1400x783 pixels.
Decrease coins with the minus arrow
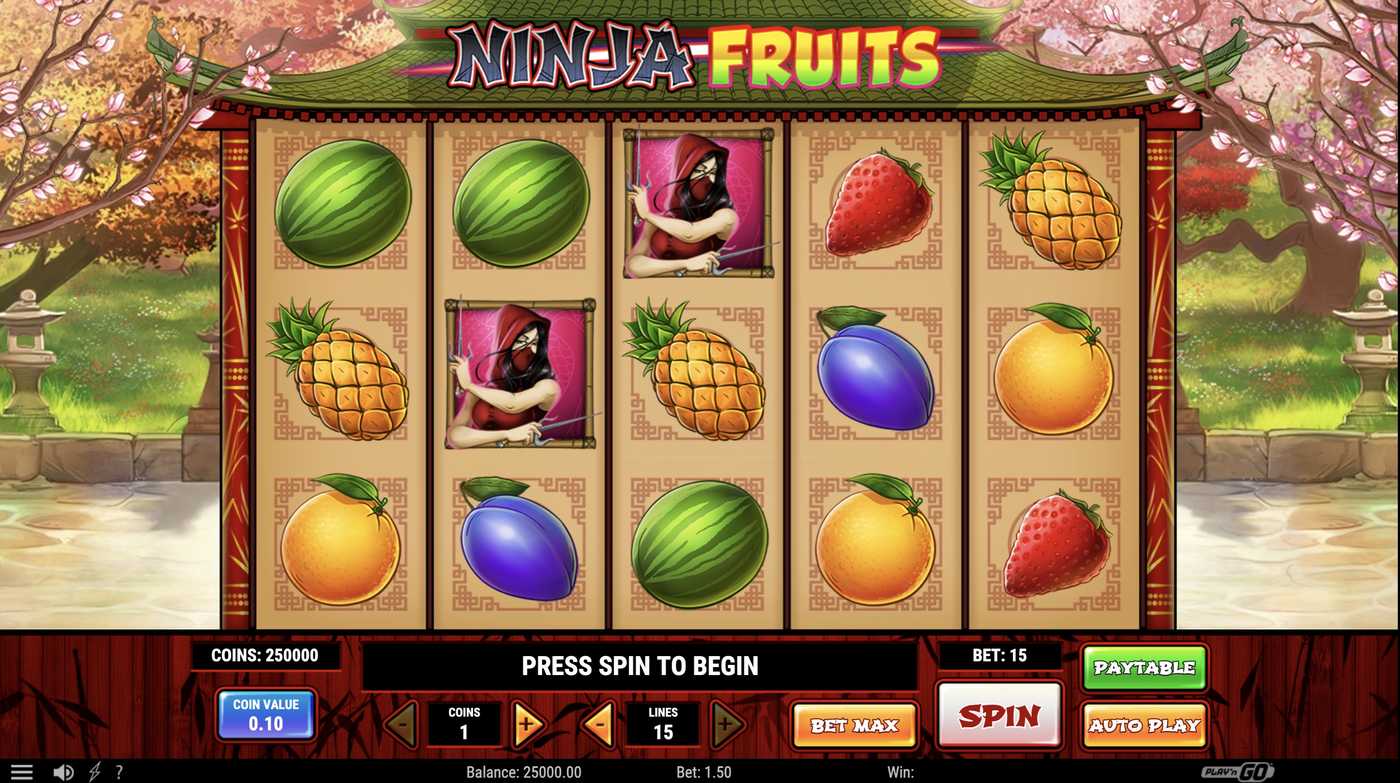click(x=404, y=725)
